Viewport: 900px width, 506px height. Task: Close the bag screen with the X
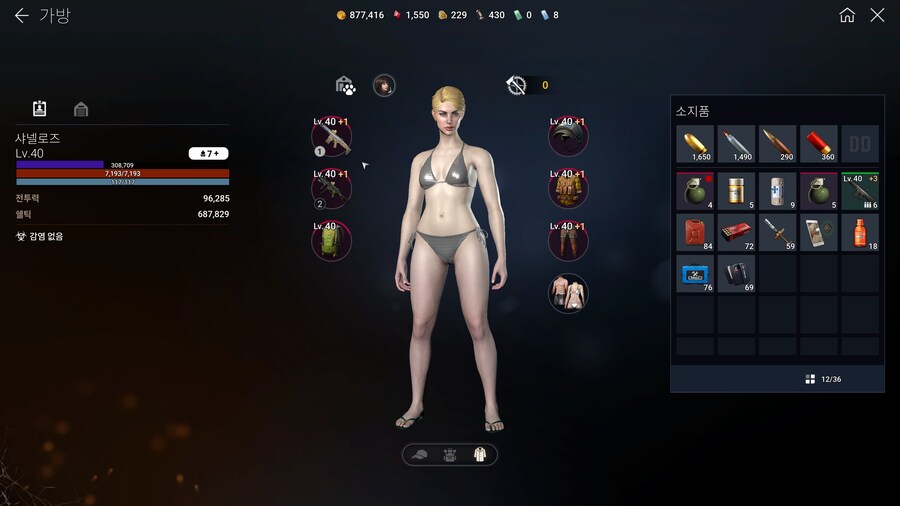point(877,15)
